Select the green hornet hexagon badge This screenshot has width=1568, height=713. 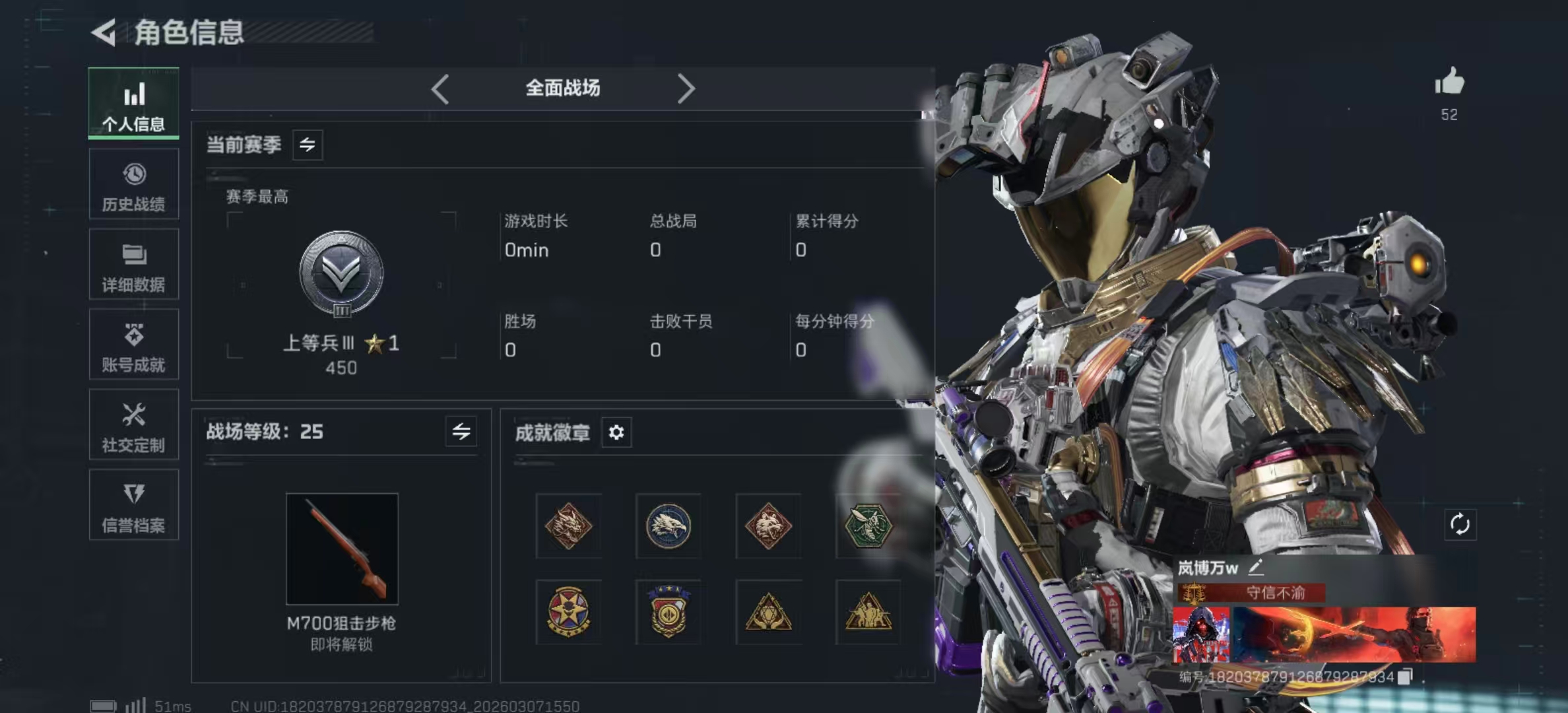click(868, 526)
